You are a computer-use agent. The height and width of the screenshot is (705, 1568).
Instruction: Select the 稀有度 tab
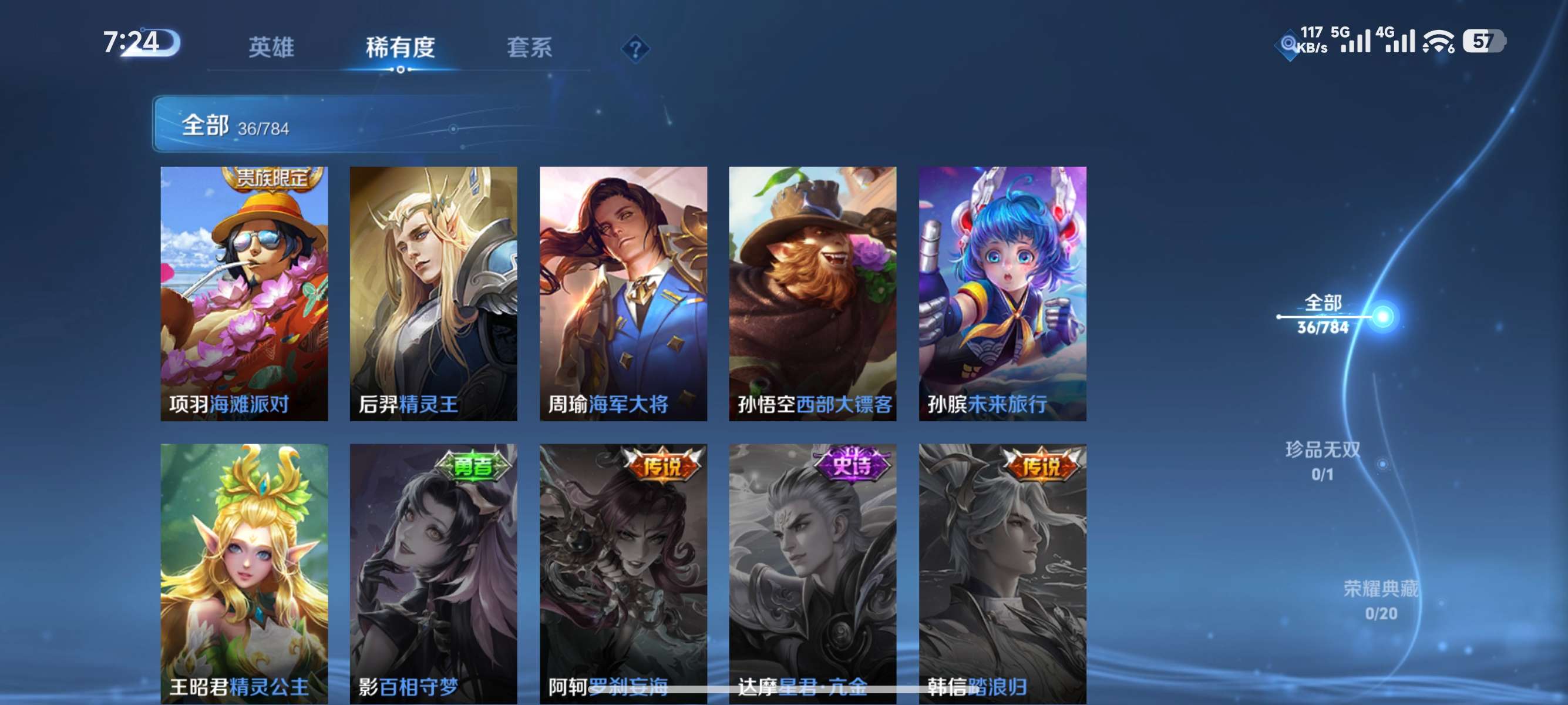coord(400,48)
